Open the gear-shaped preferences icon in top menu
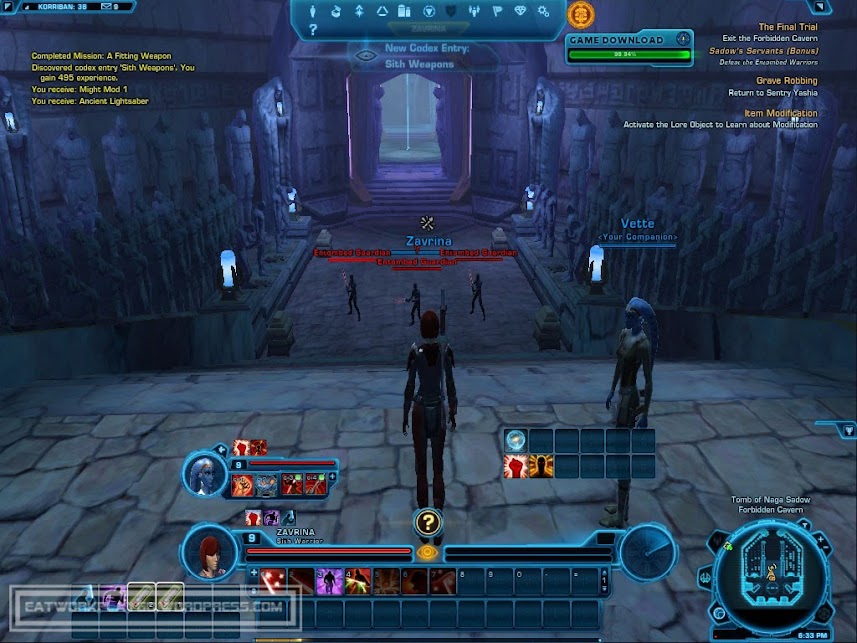The width and height of the screenshot is (857, 643). [x=543, y=12]
